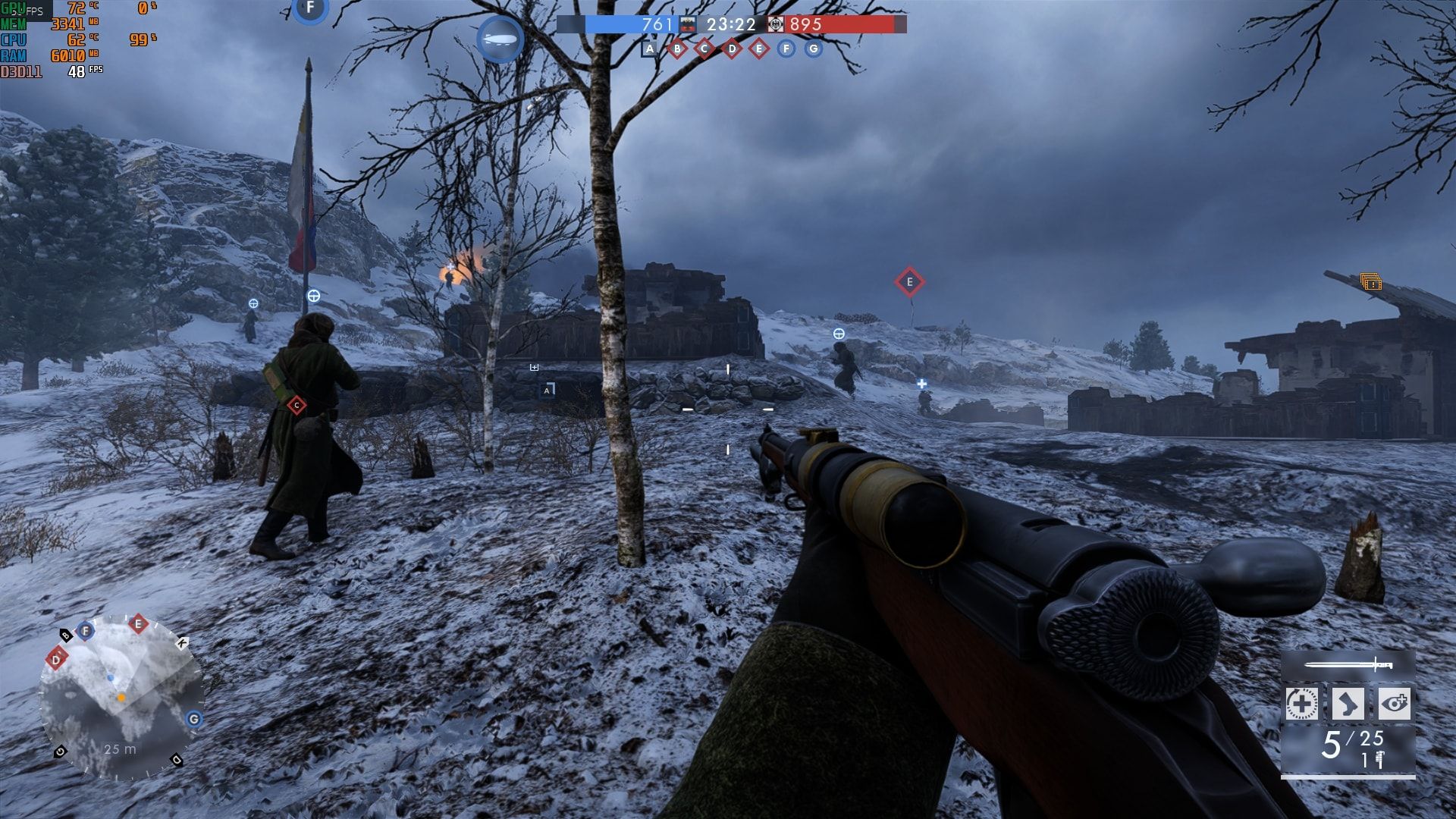Click the orange ammo crate marker icon
The image size is (1456, 819).
1370,282
